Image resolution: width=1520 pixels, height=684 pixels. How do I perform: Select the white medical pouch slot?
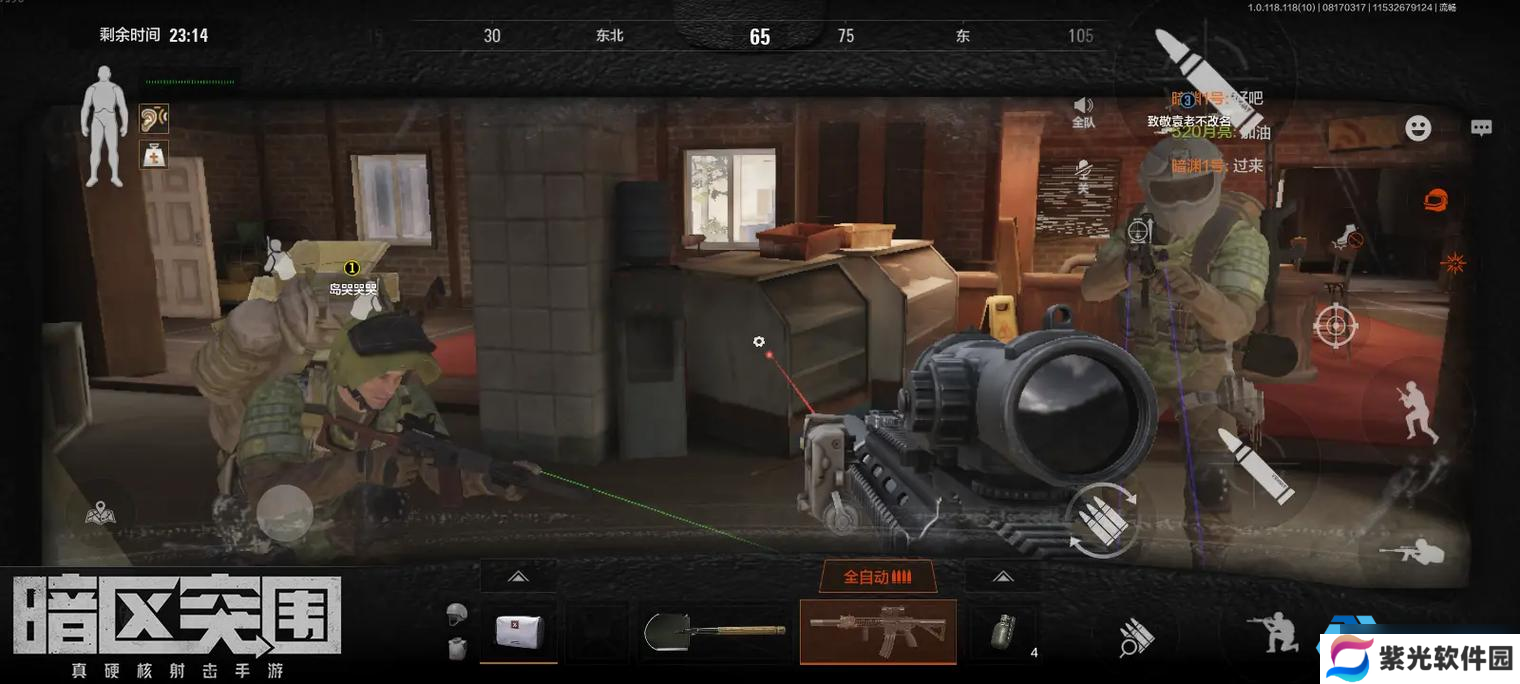coord(518,631)
